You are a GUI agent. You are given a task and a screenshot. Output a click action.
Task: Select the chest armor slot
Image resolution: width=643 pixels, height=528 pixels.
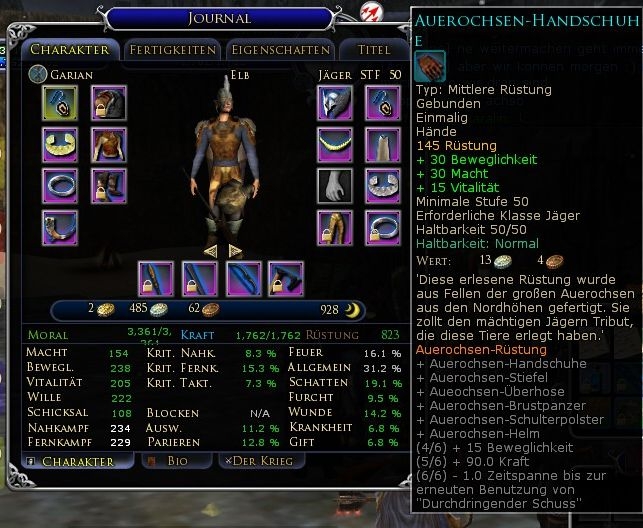[x=108, y=144]
